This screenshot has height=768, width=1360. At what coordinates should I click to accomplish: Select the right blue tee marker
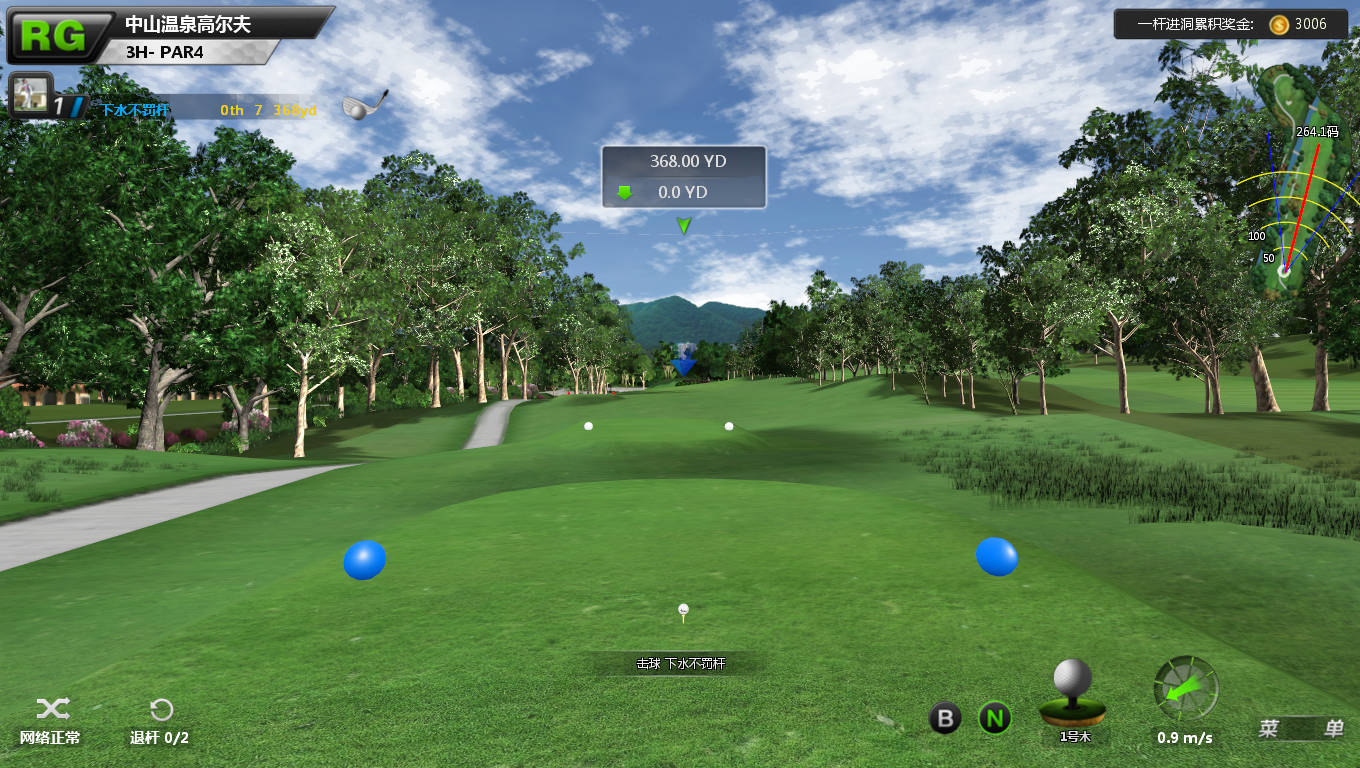(x=996, y=557)
